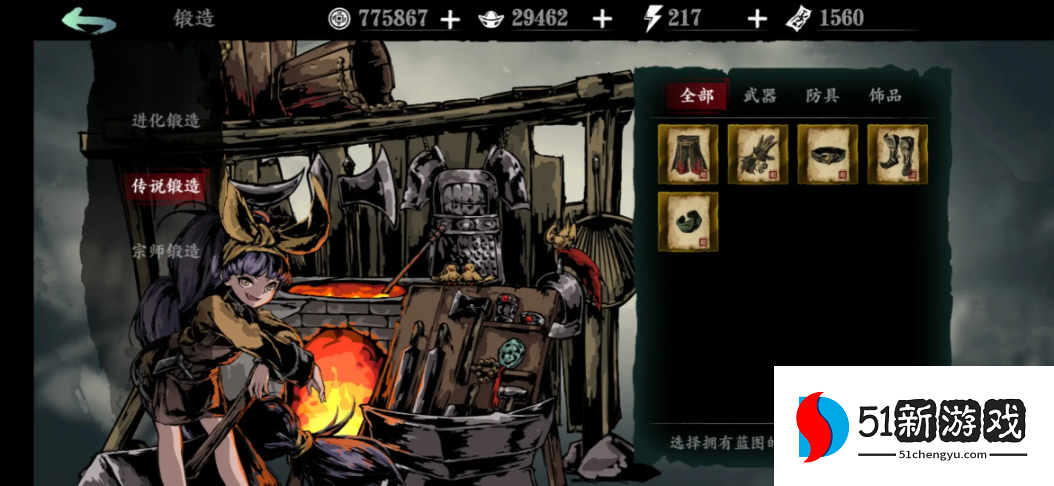Switch to the 全部 (All) tab

697,96
